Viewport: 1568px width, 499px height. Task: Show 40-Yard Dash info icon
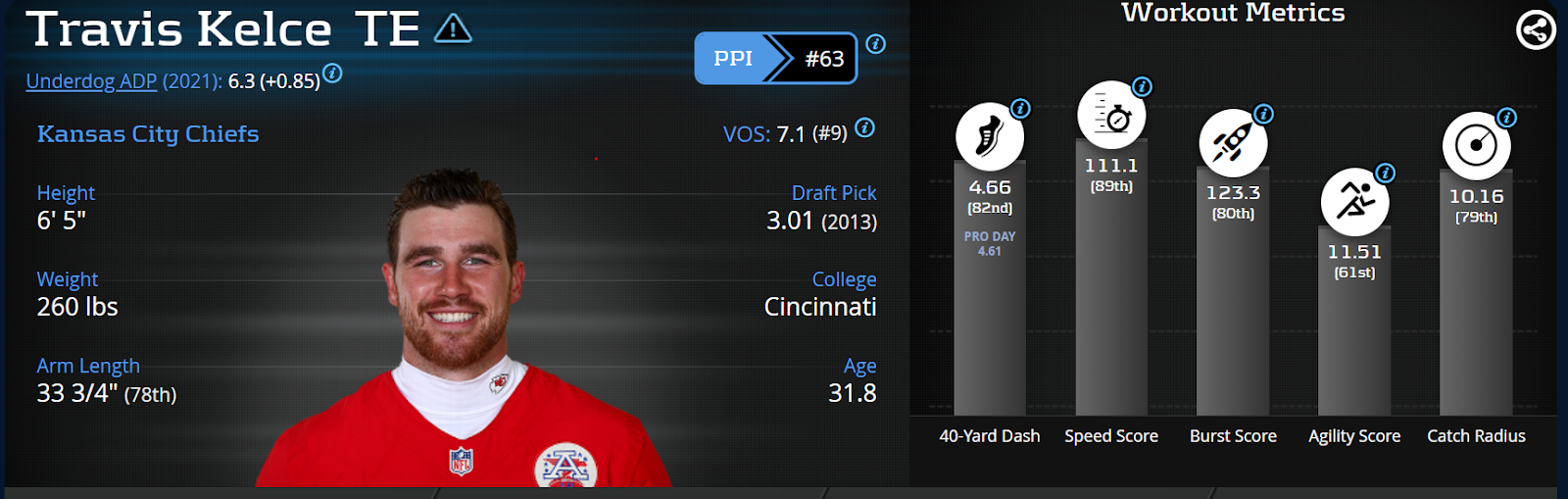coord(1020,109)
